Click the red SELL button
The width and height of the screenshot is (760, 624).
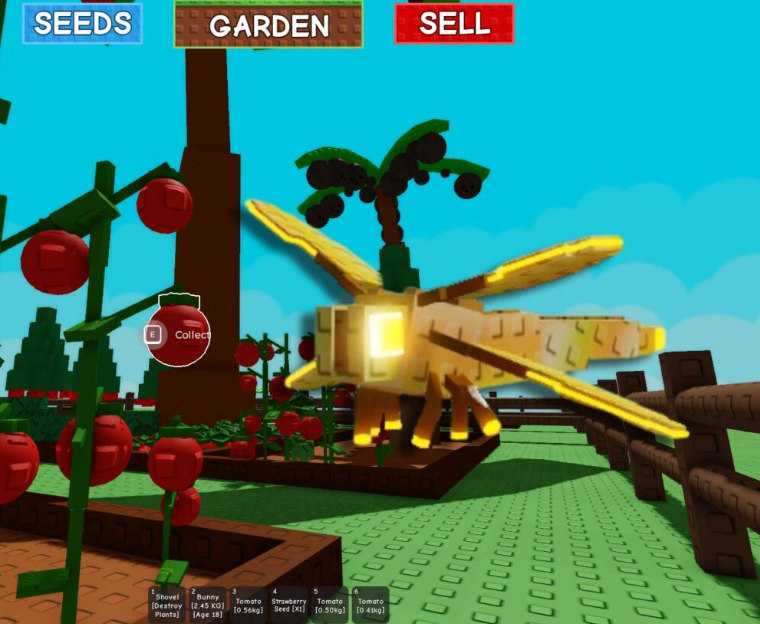coord(454,24)
